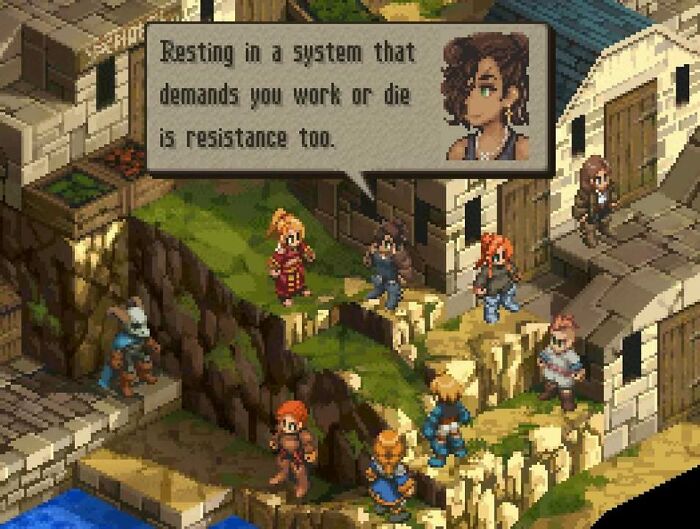Advance the "Resting in a system" dialogue box

pyautogui.click(x=290, y=97)
